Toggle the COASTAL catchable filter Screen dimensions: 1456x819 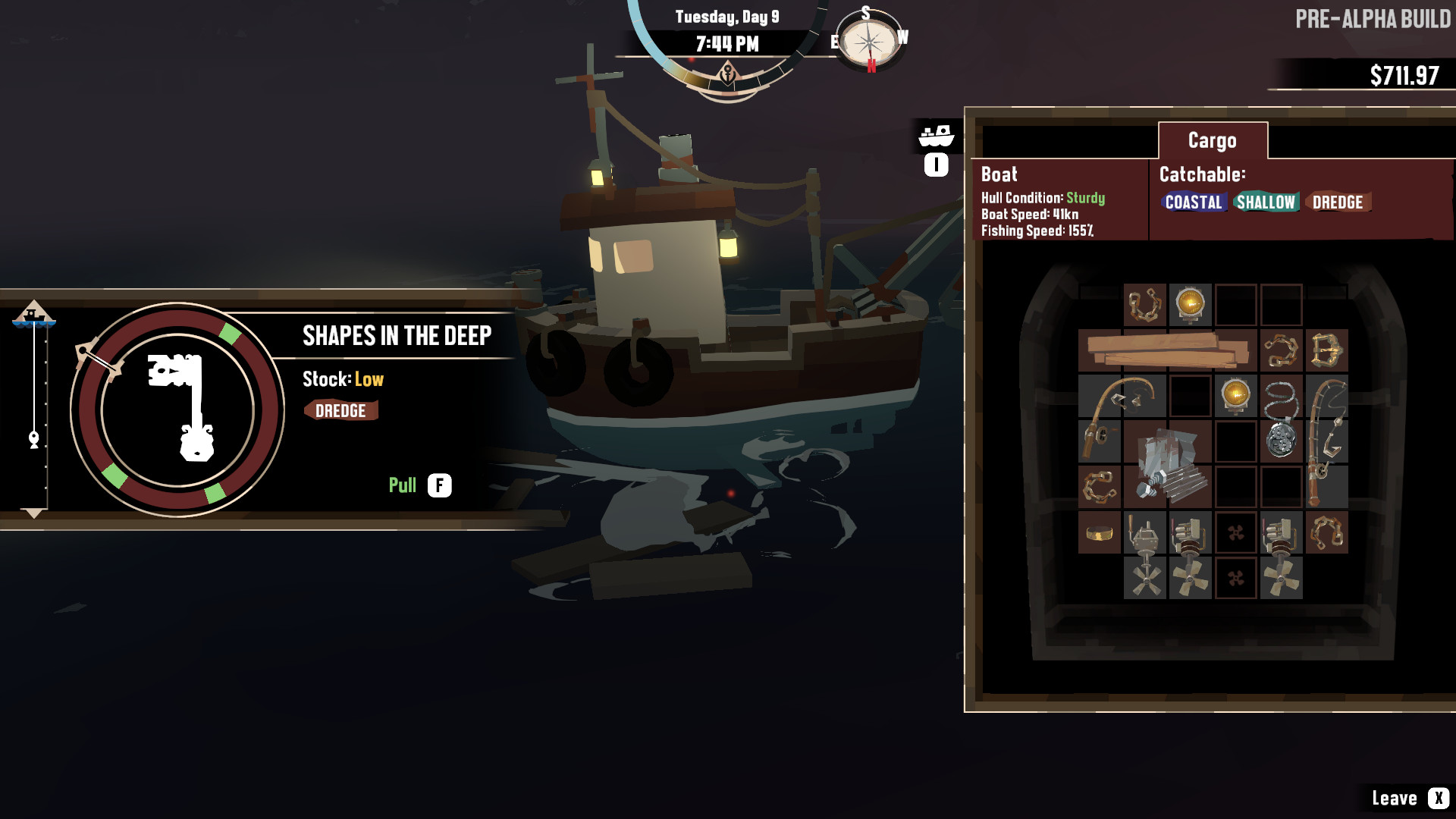point(1196,202)
